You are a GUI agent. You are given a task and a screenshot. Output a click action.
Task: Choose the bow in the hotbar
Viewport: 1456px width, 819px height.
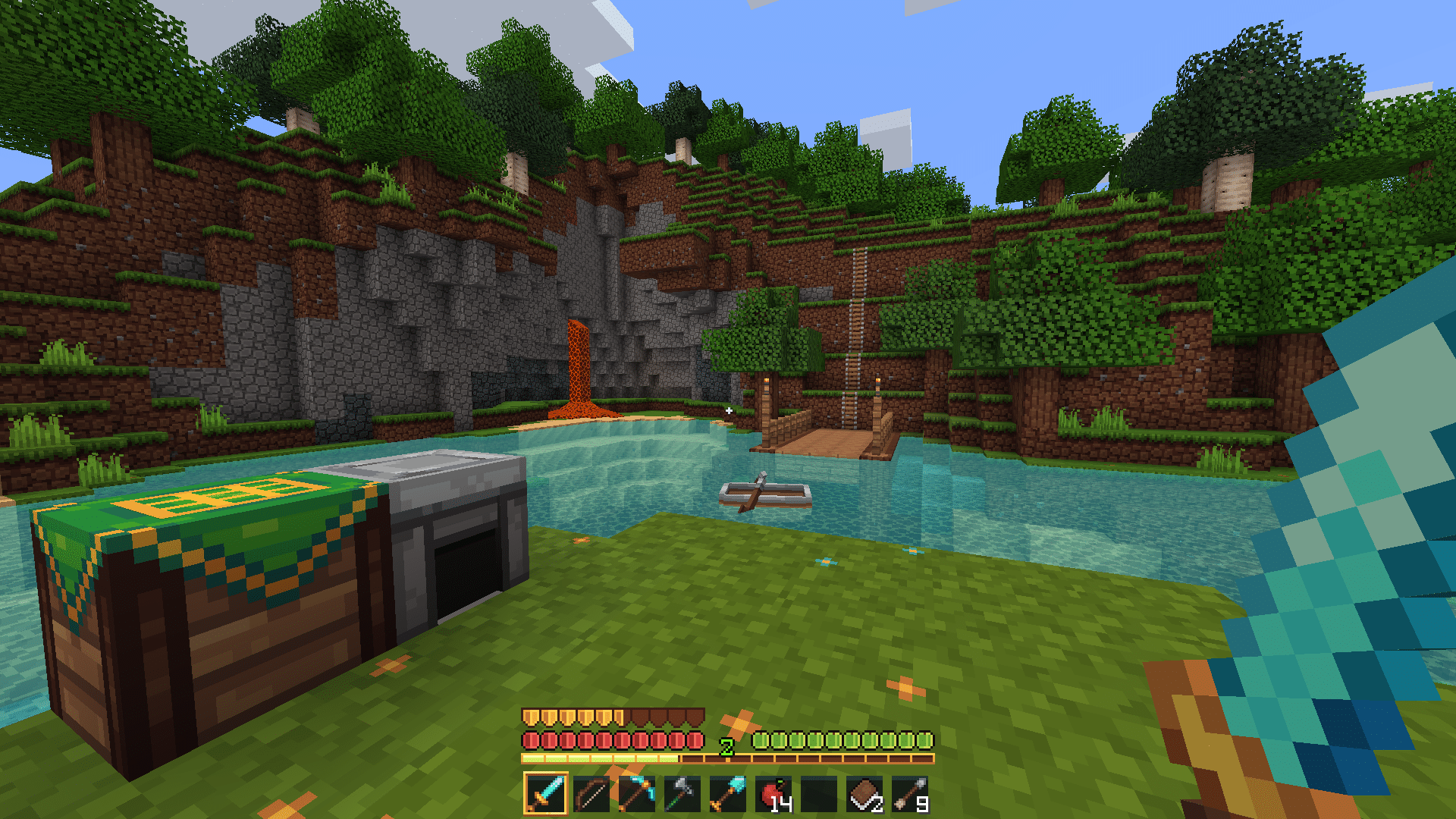click(x=591, y=794)
